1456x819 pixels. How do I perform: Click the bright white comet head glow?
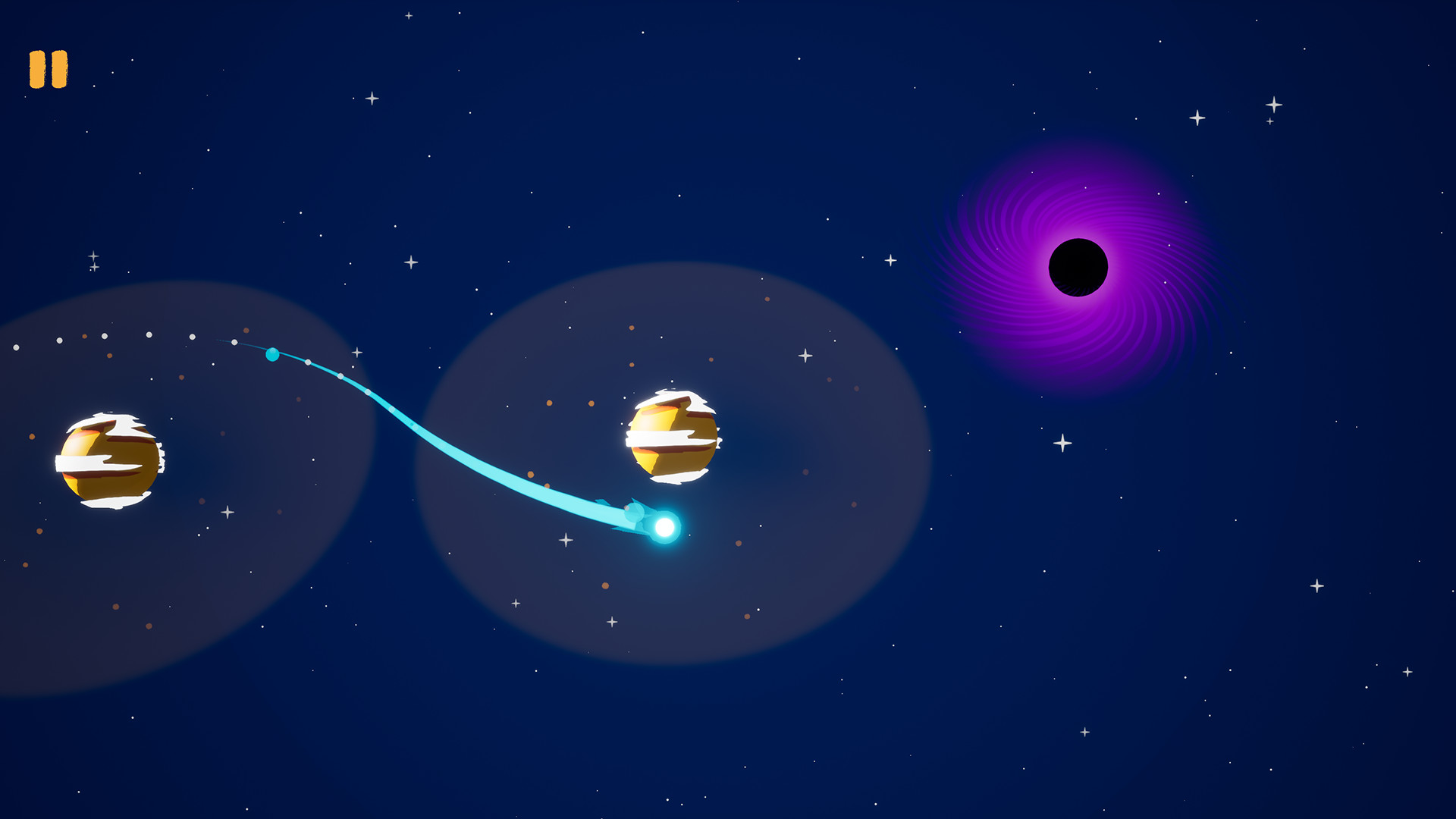click(663, 524)
